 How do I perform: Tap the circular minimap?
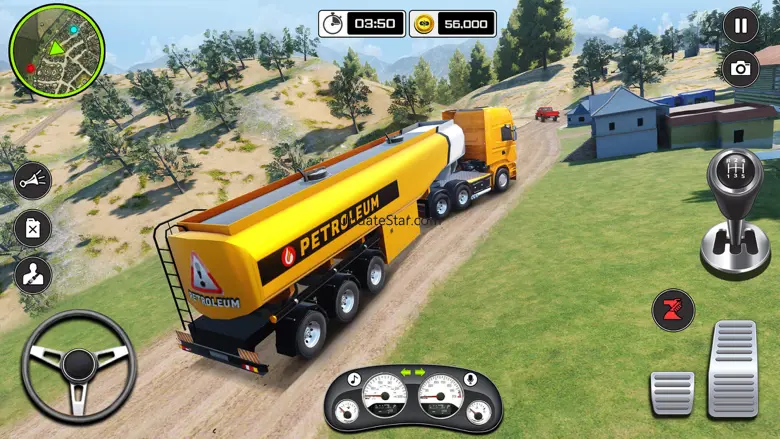pos(56,50)
